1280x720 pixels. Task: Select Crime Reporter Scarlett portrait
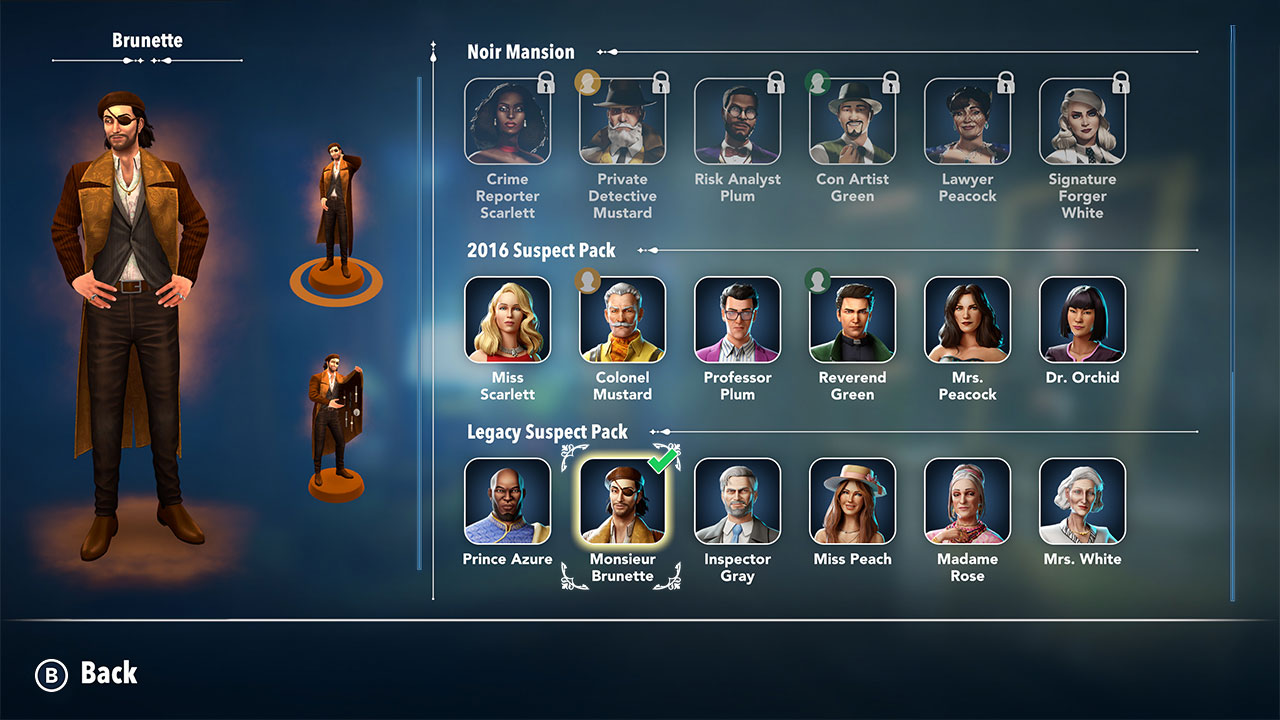(x=507, y=122)
